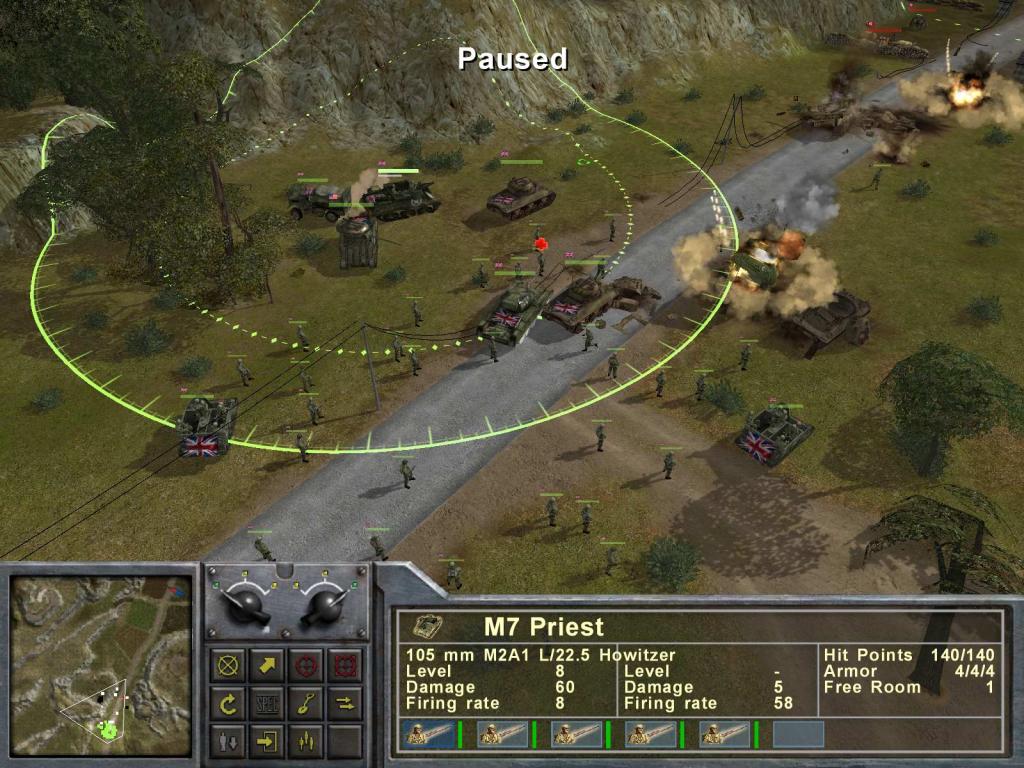Select the highlighted first crew member portrait

tap(426, 734)
